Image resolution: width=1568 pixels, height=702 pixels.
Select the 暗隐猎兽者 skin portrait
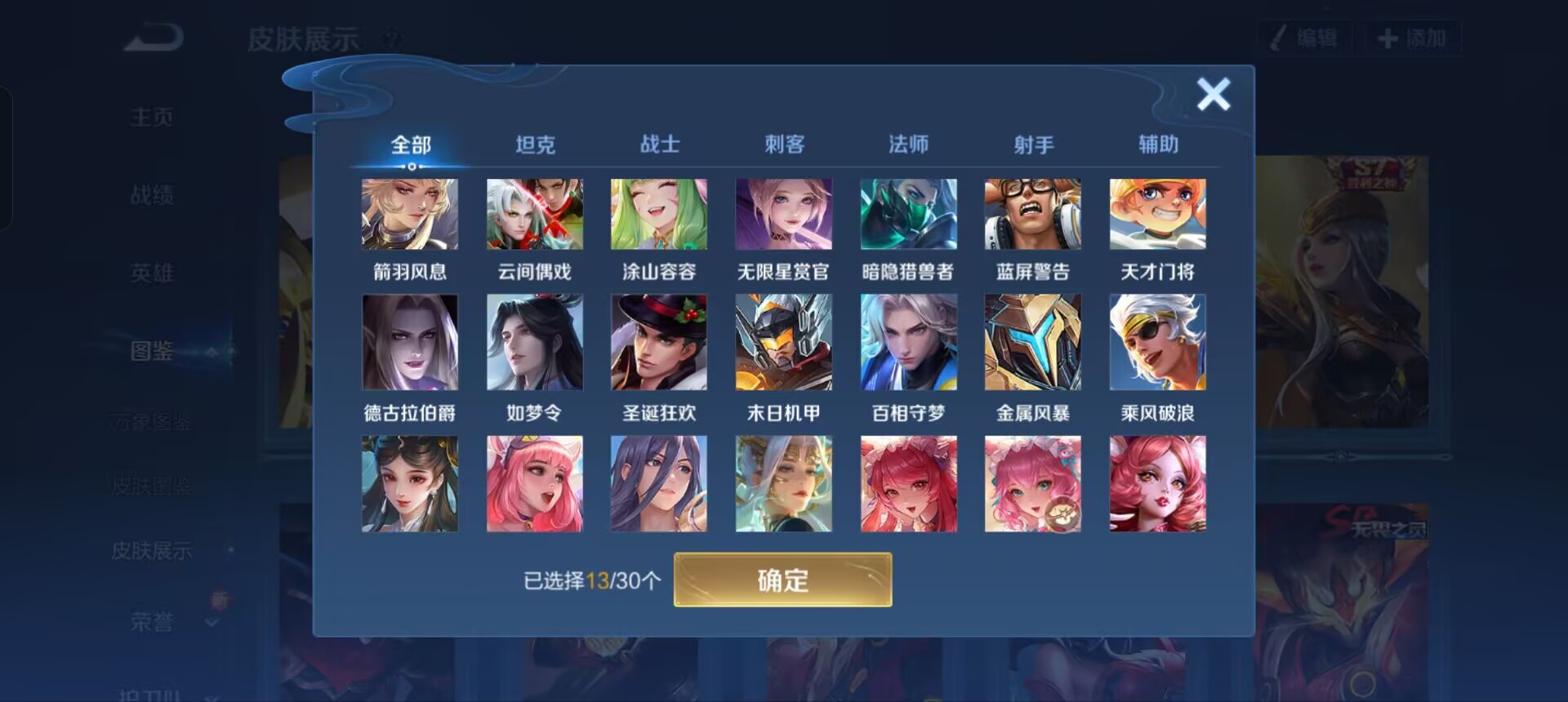(908, 214)
